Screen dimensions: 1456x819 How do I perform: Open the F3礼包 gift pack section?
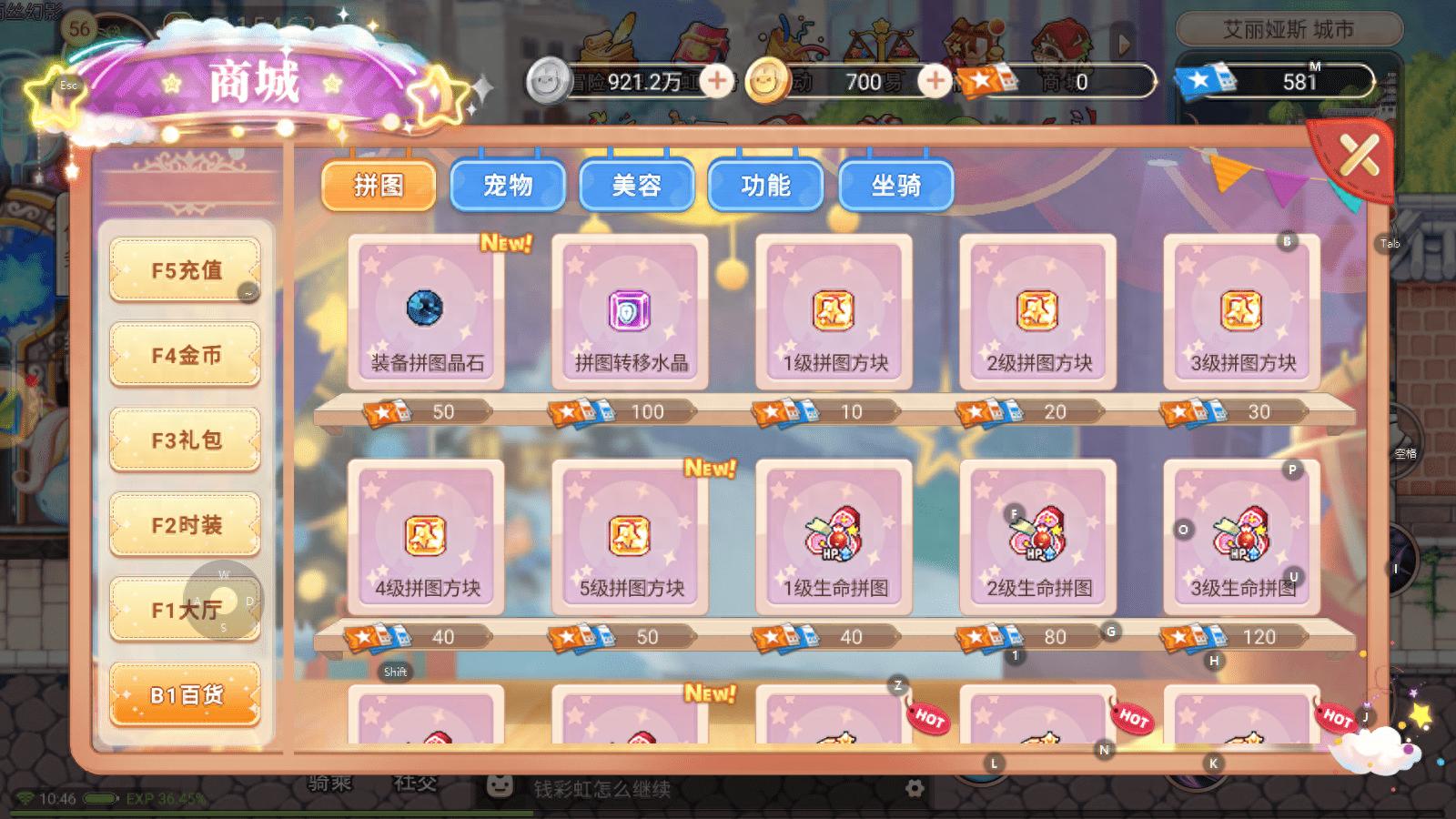click(185, 439)
